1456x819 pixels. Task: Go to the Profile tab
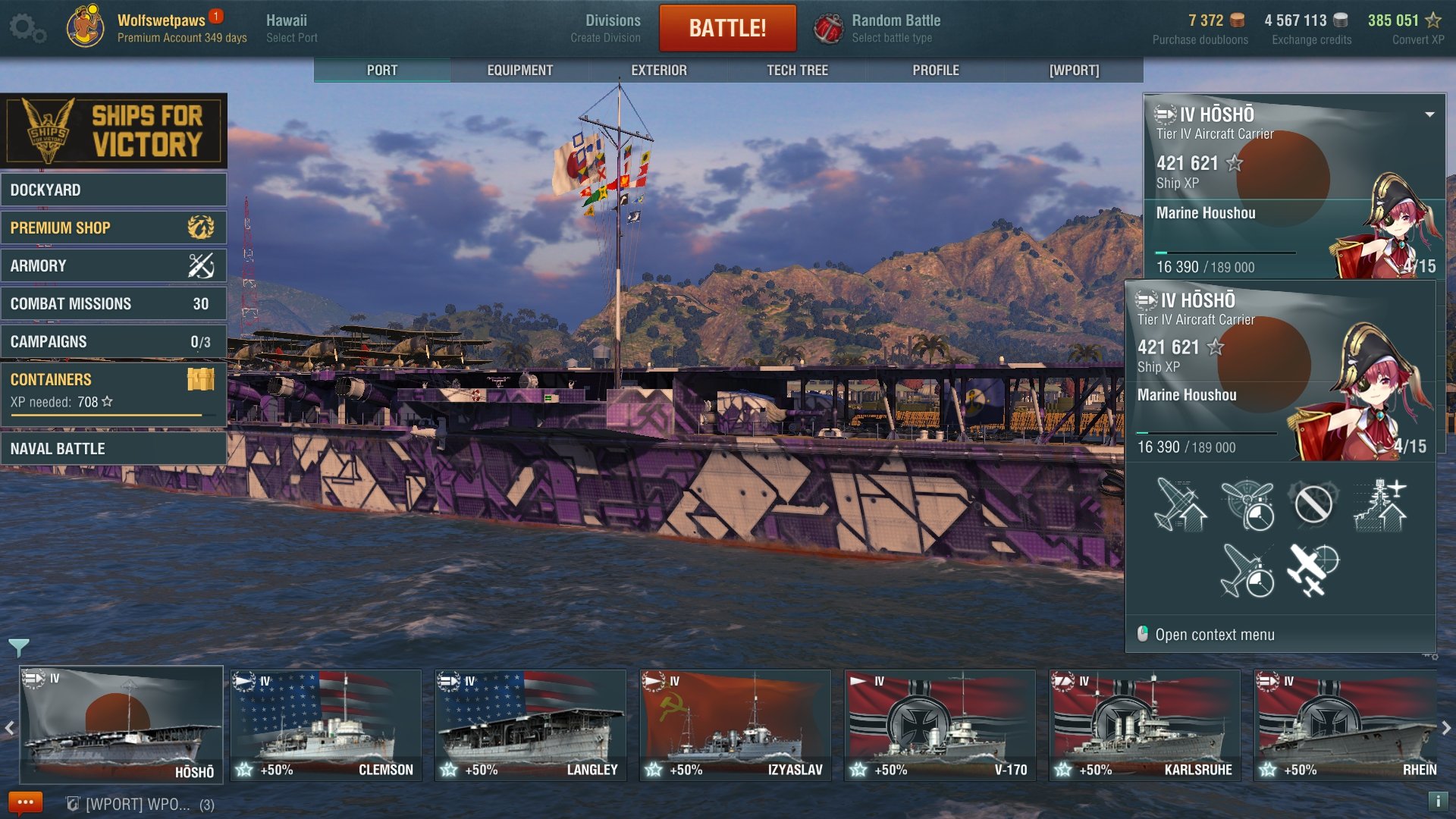click(x=936, y=70)
